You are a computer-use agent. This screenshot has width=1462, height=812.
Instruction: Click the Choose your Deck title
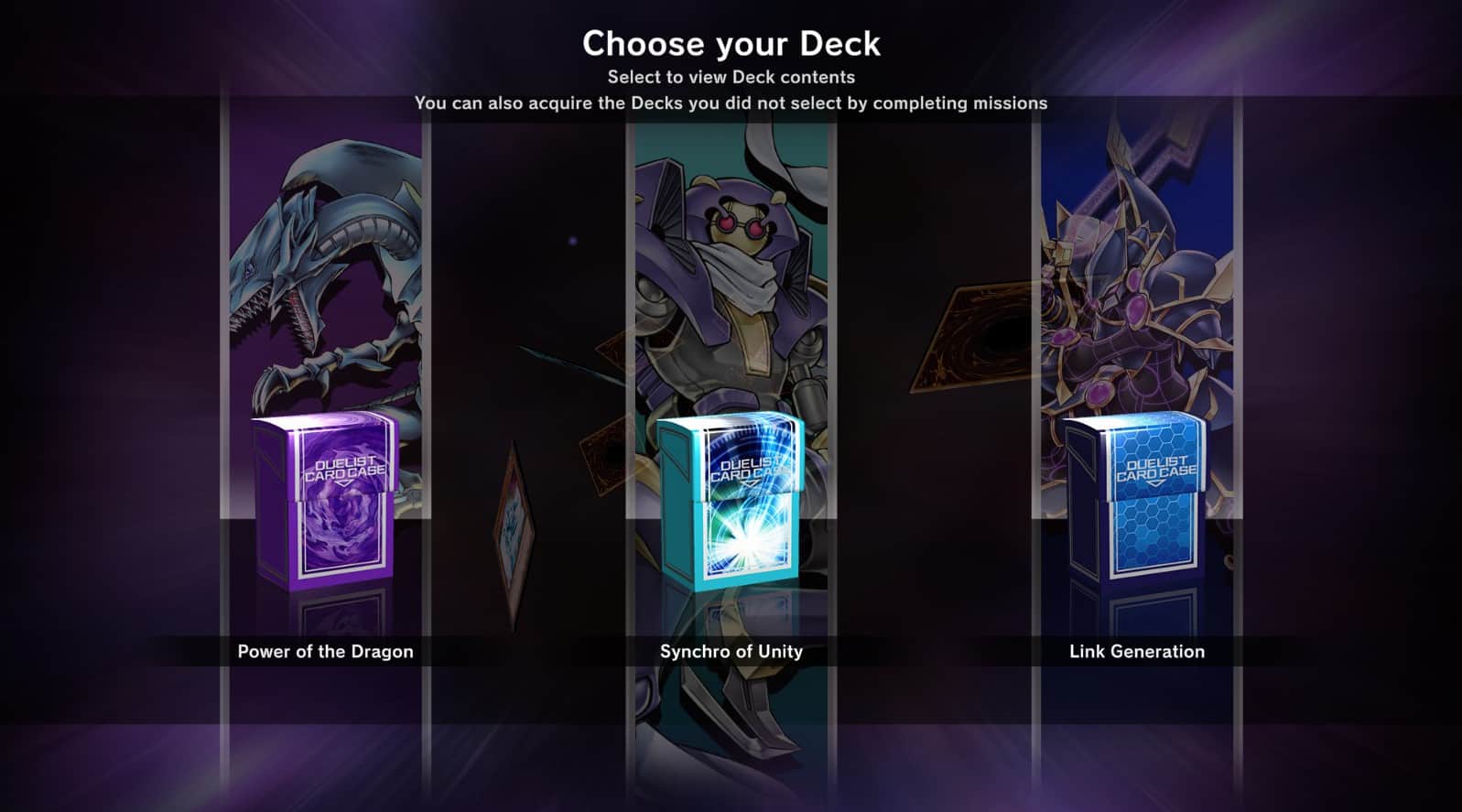click(731, 42)
